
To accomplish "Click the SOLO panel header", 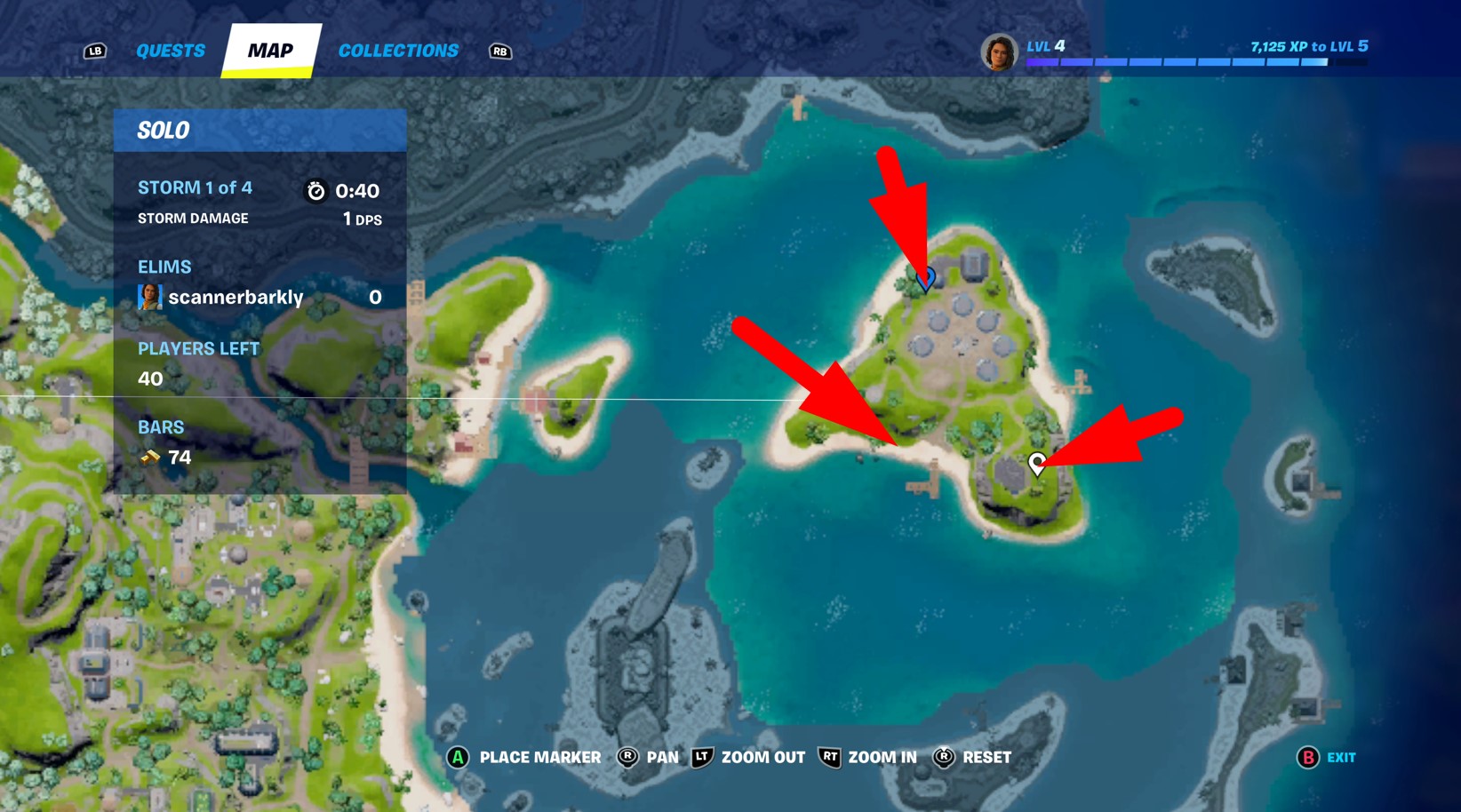I will (164, 129).
